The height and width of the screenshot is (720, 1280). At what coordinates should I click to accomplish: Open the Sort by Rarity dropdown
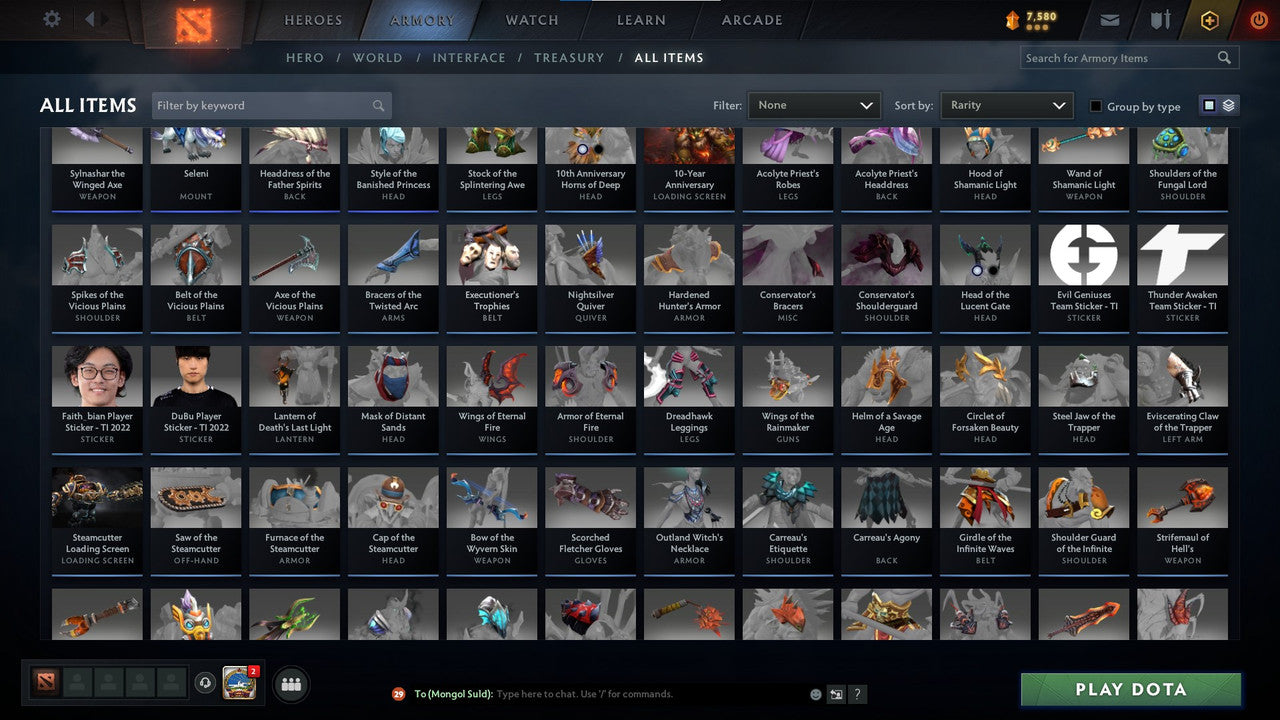click(1006, 105)
